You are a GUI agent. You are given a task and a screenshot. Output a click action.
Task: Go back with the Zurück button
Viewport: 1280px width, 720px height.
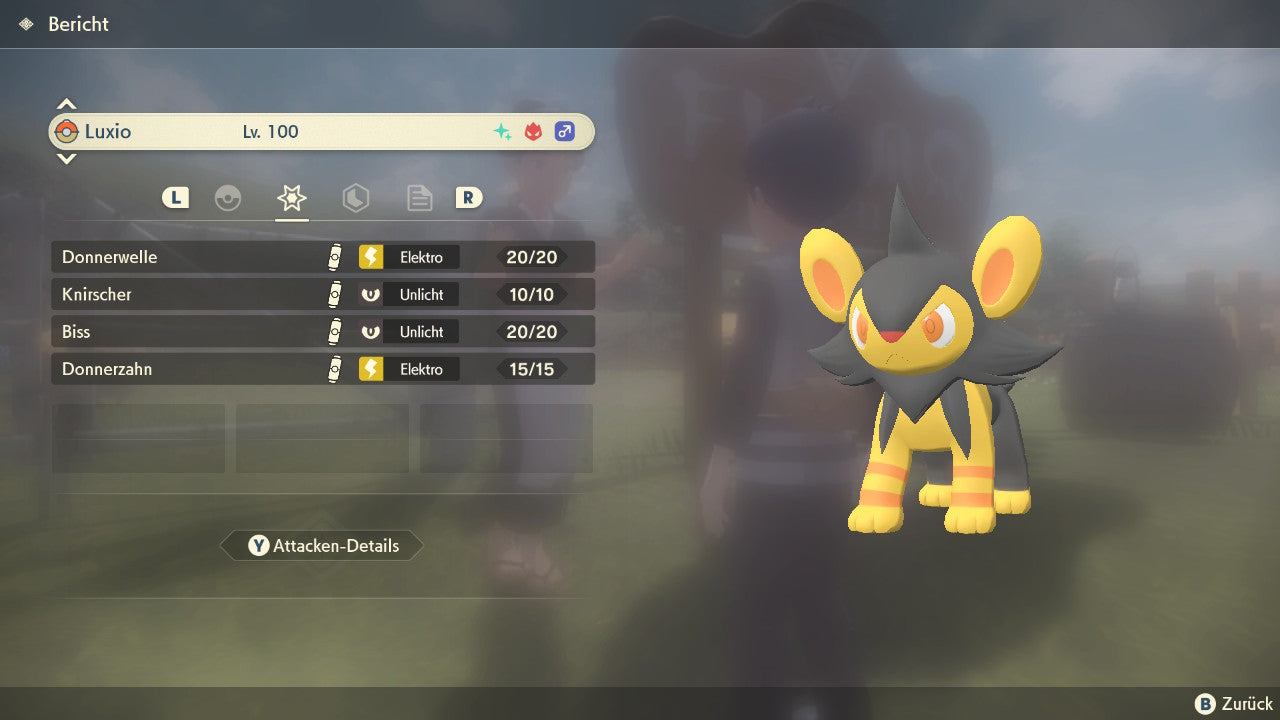point(1234,704)
